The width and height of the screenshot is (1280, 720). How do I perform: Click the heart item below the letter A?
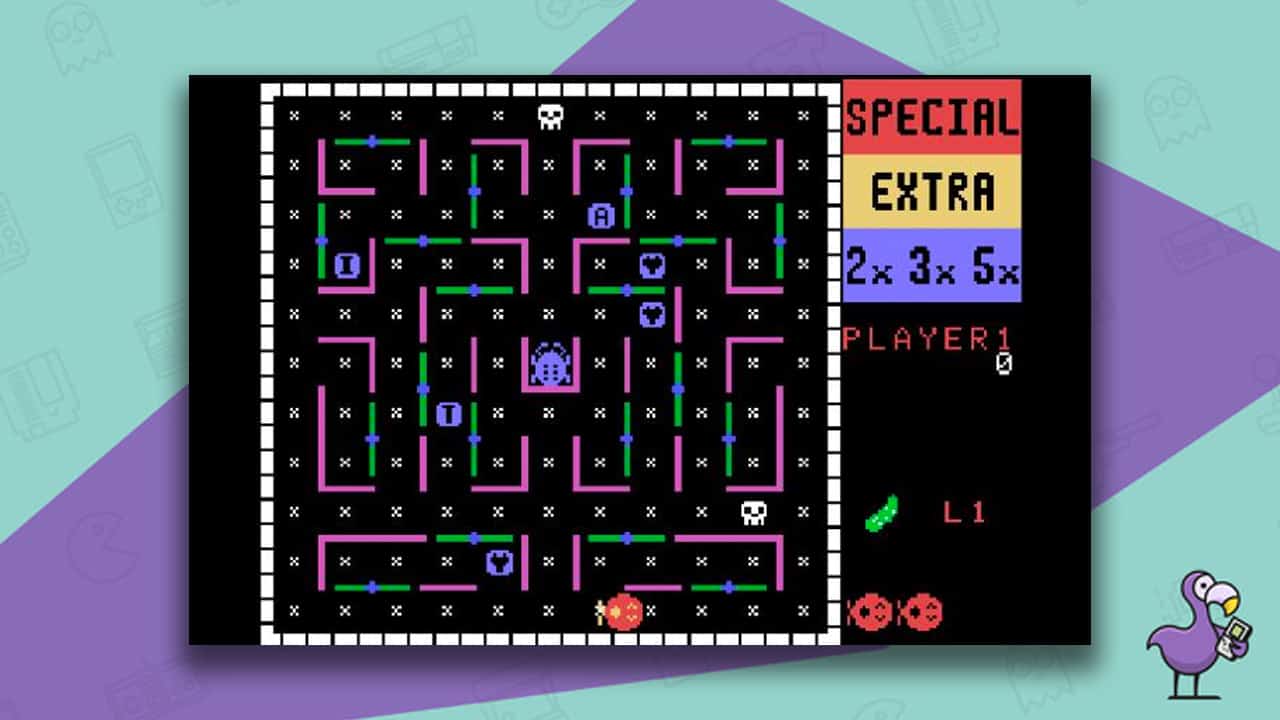click(x=652, y=264)
